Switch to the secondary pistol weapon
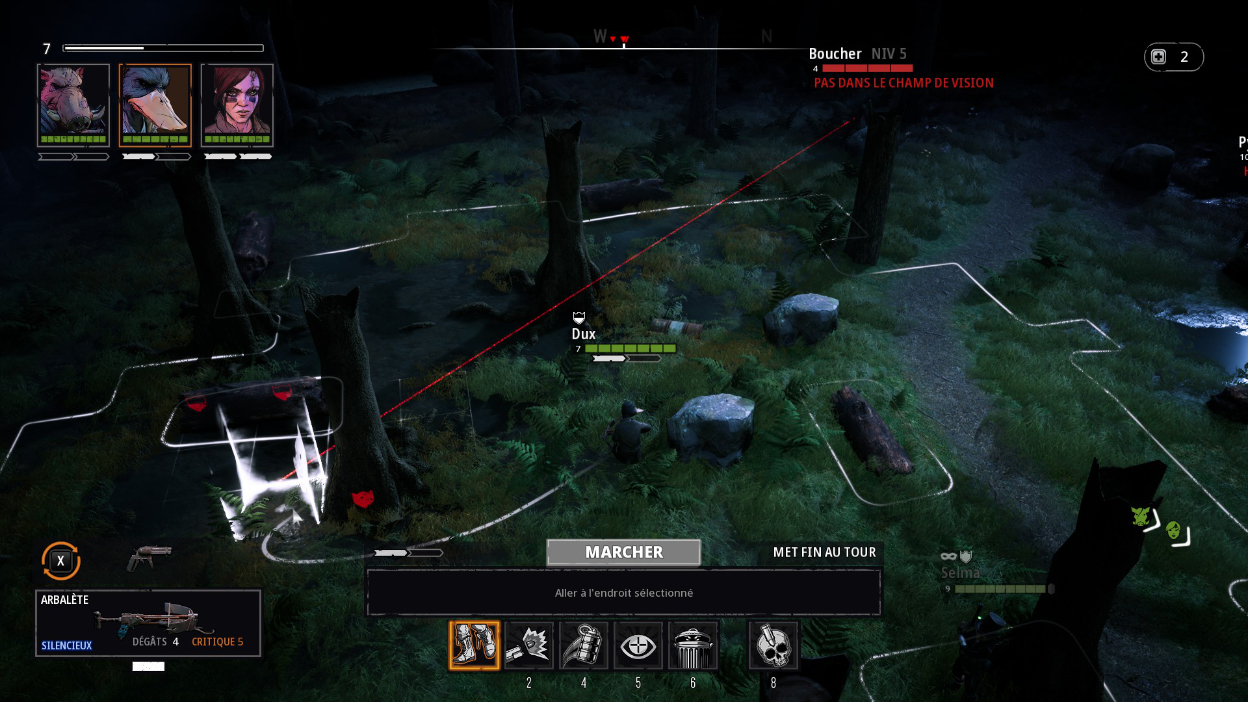 149,557
